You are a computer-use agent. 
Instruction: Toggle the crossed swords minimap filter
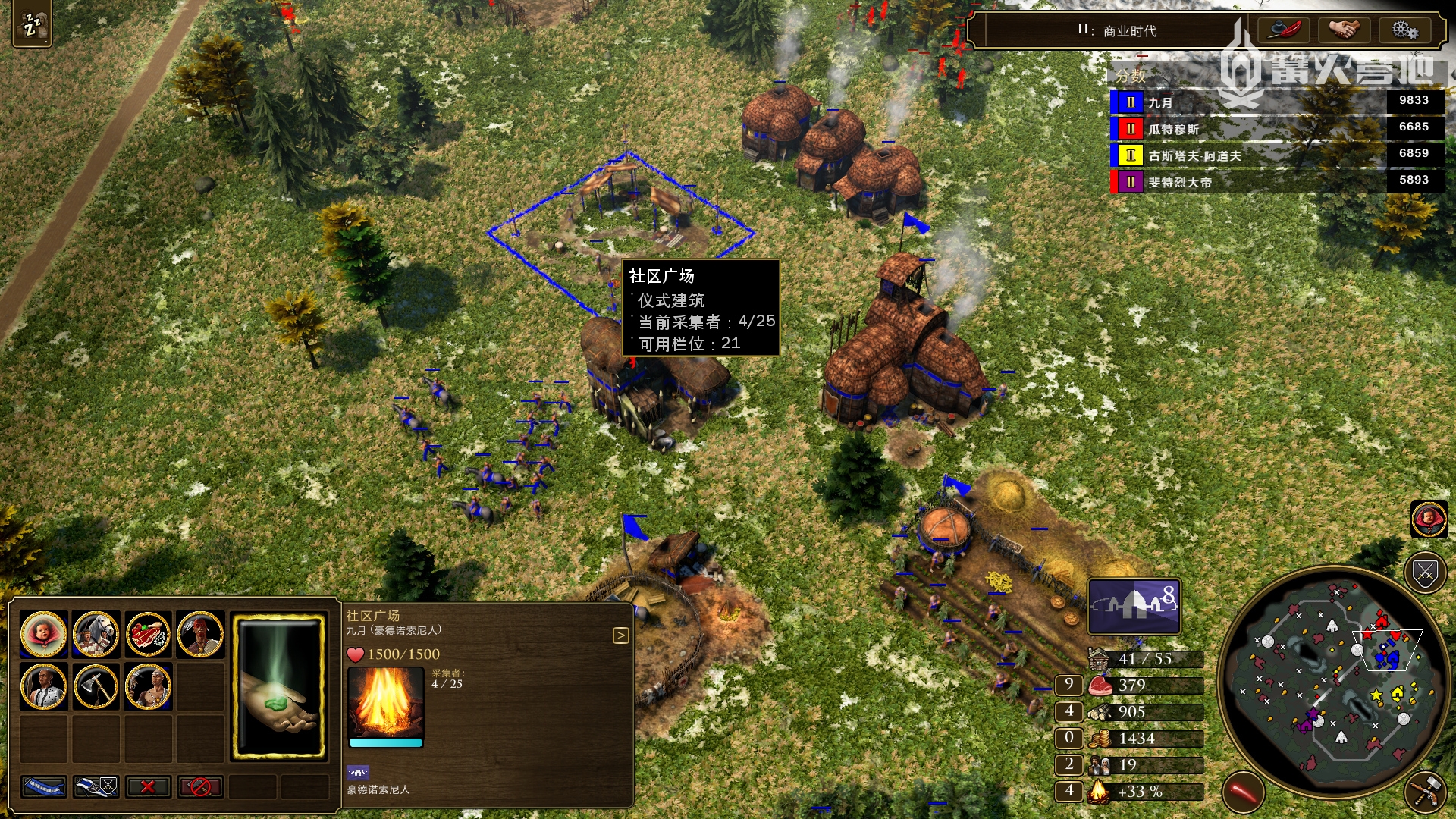(1425, 574)
